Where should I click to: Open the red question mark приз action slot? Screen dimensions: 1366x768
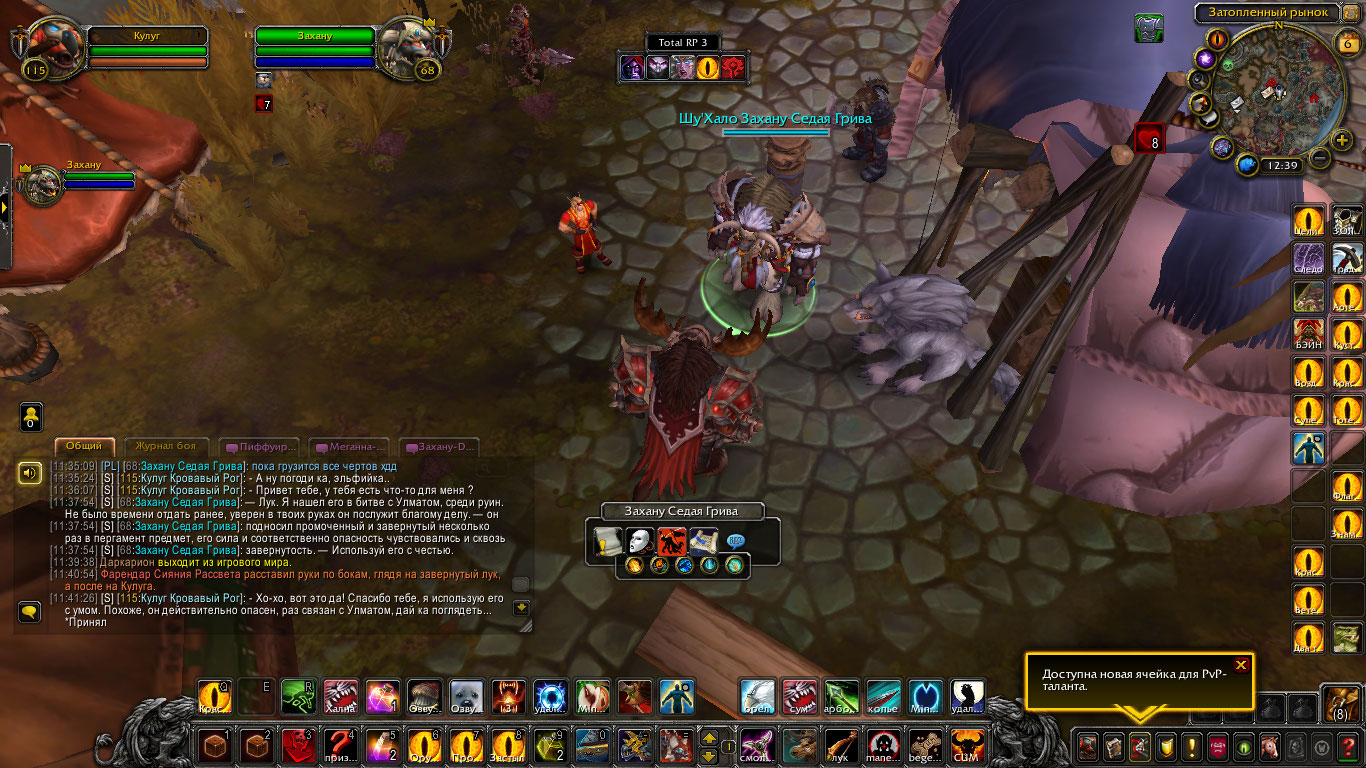[x=343, y=745]
